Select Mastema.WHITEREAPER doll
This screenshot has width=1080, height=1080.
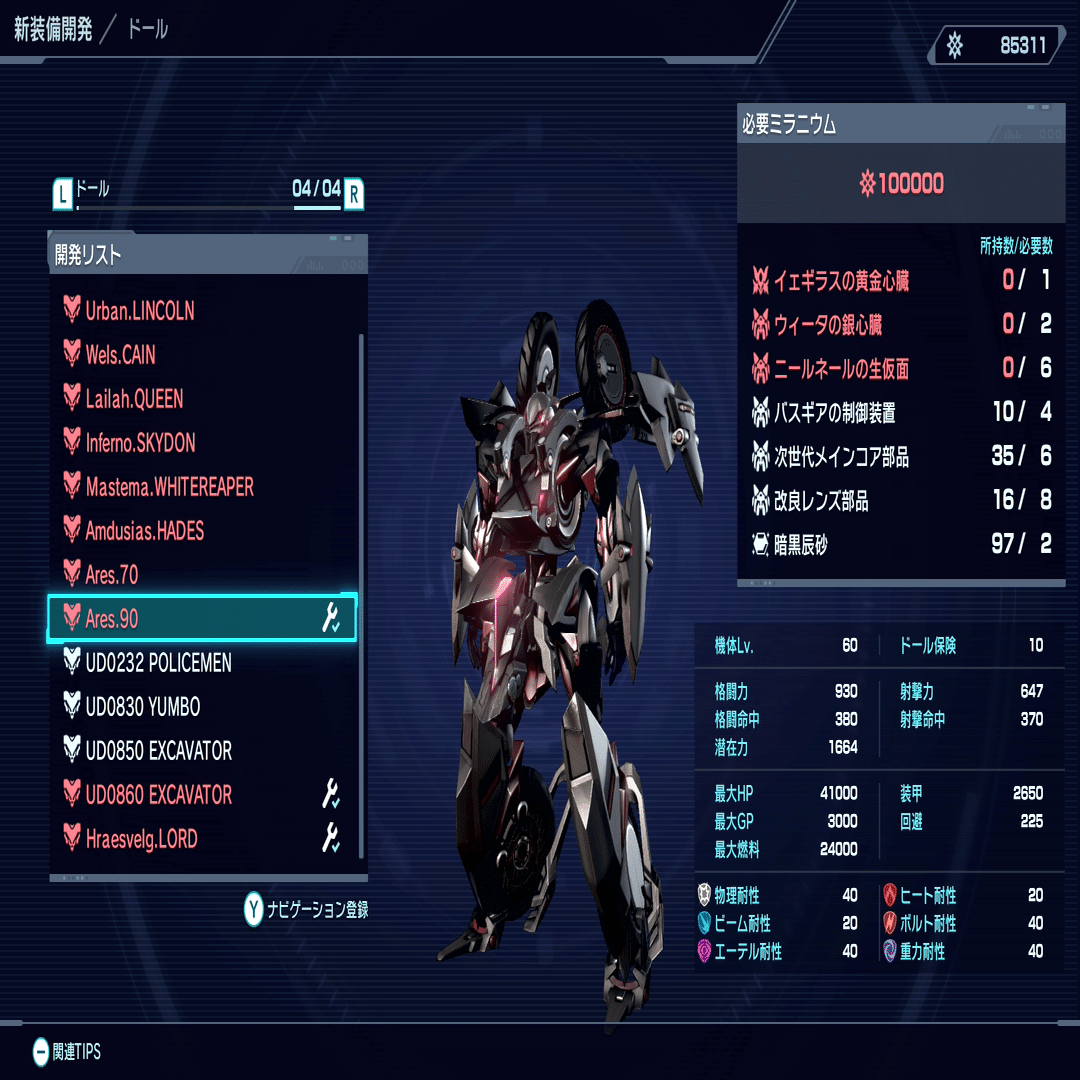point(169,487)
